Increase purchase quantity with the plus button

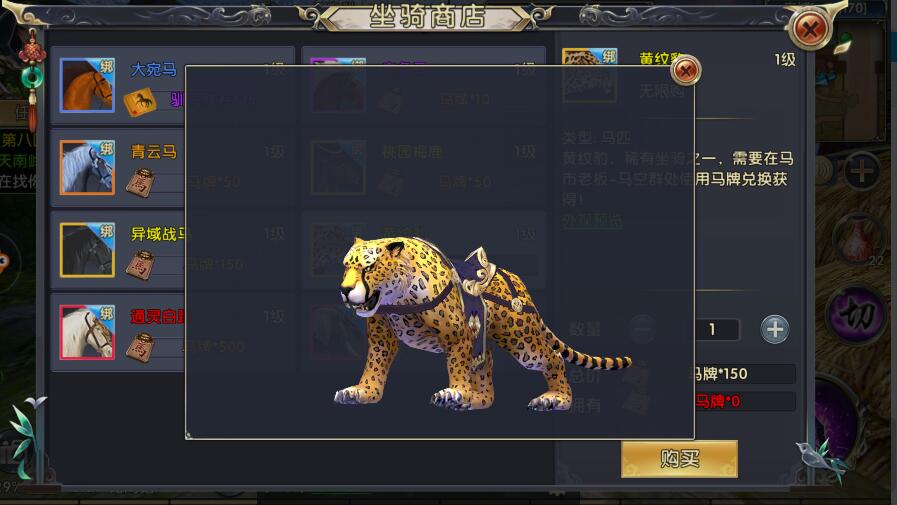[x=775, y=329]
